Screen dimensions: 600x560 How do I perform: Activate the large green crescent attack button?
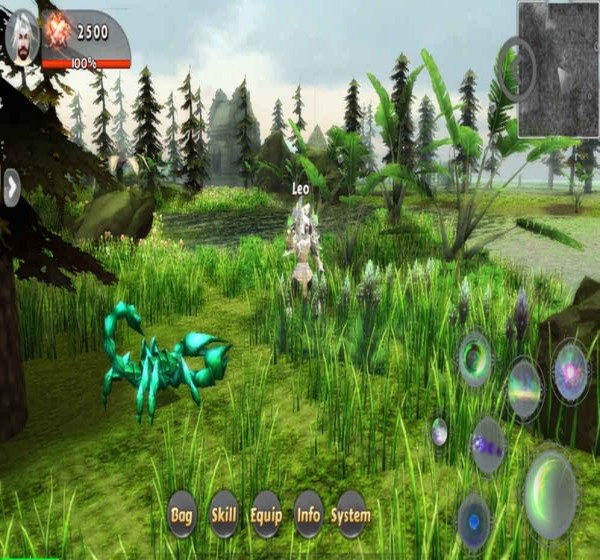[x=550, y=493]
